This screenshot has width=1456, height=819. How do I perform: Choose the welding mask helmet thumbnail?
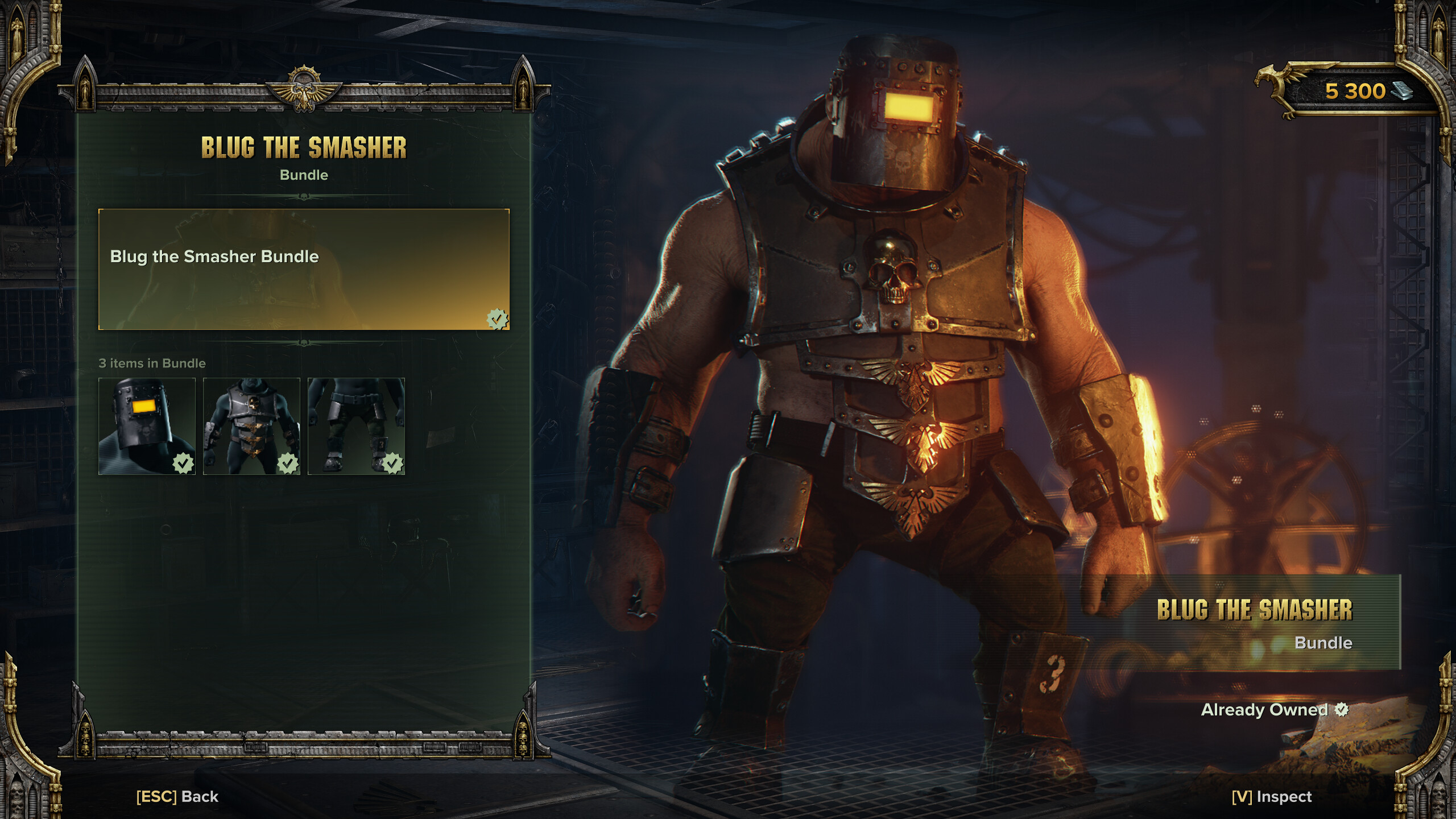pyautogui.click(x=147, y=426)
